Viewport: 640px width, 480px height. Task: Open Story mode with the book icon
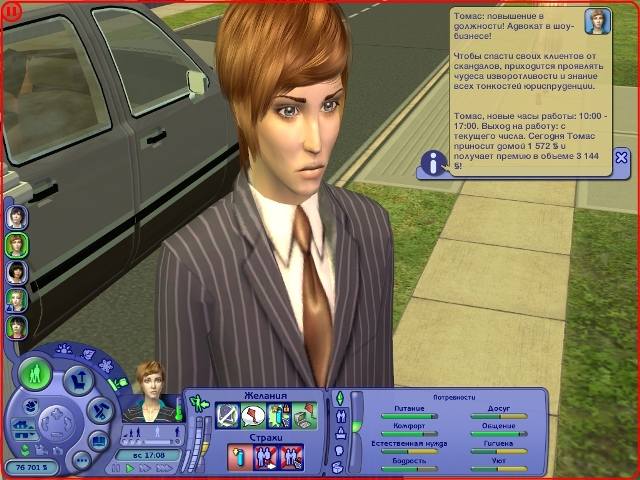click(x=98, y=440)
